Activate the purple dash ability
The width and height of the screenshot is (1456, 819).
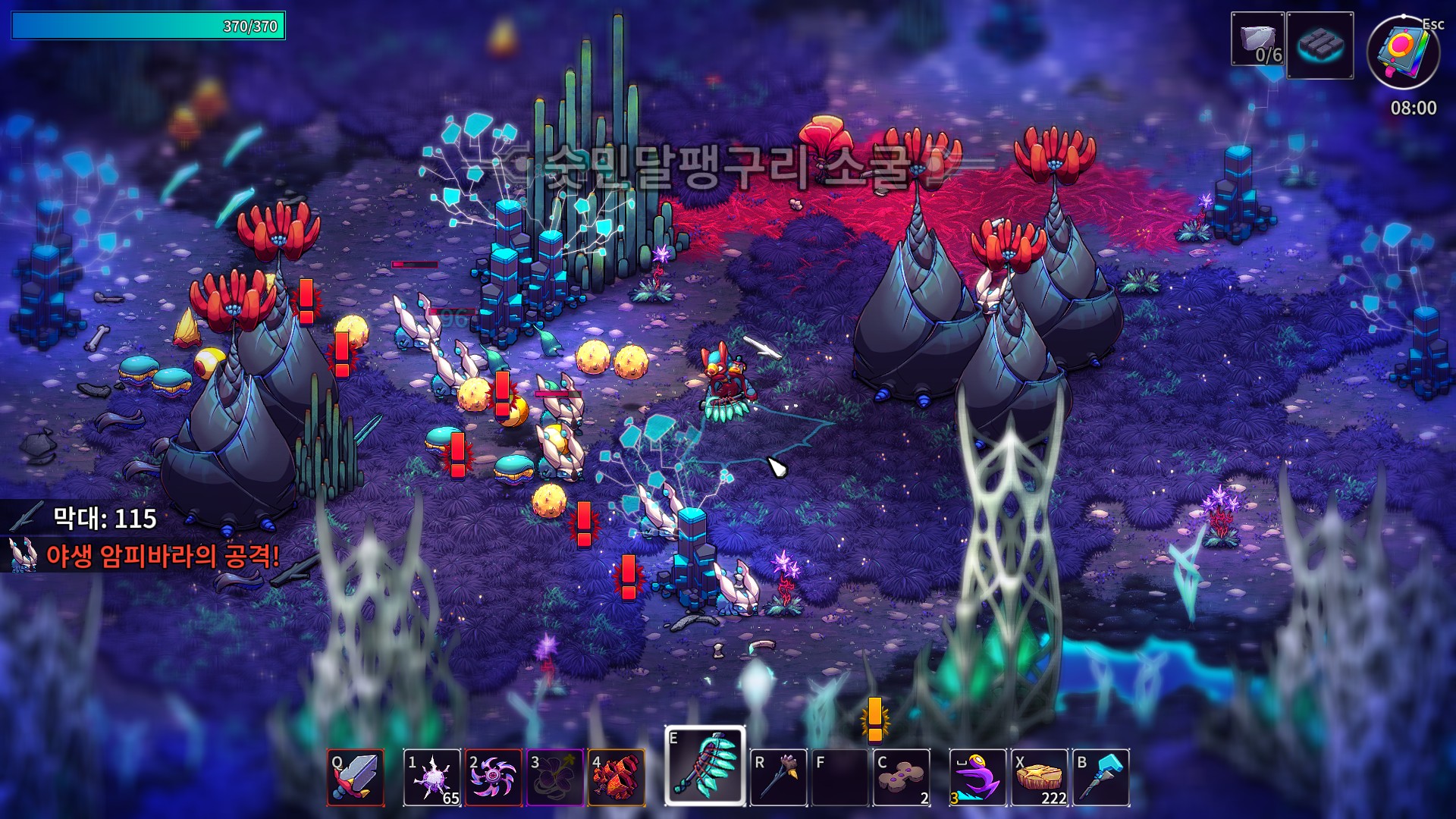(x=977, y=777)
